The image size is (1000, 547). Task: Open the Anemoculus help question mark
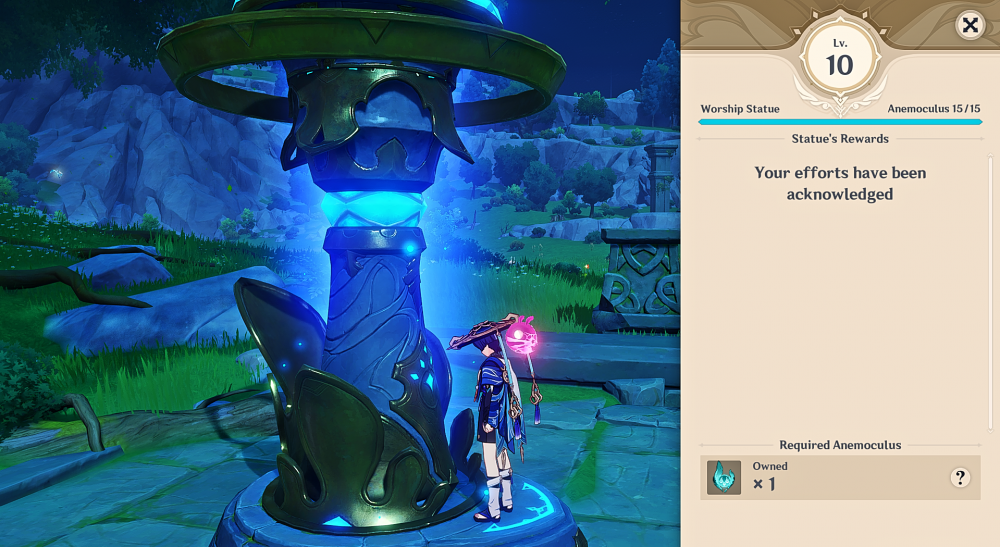pyautogui.click(x=960, y=478)
